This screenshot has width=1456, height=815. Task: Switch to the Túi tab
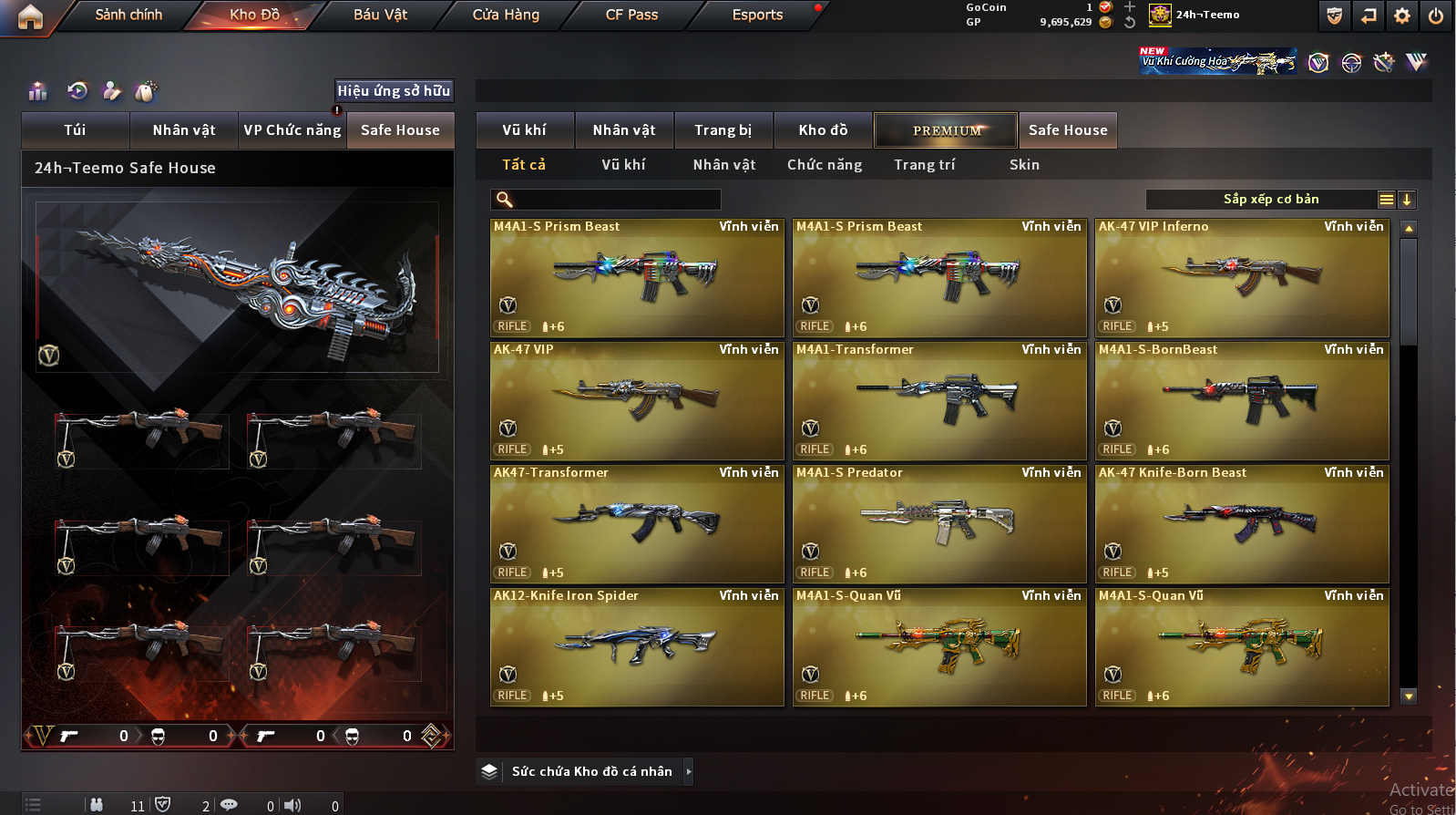pyautogui.click(x=75, y=130)
